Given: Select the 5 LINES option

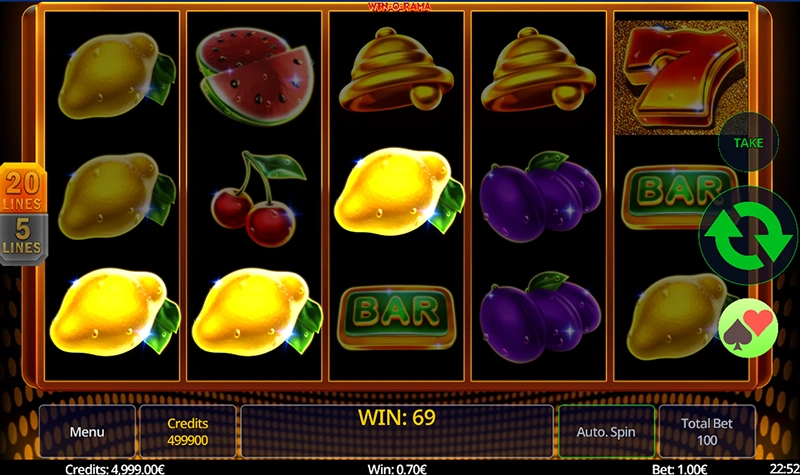Looking at the screenshot, I should click(21, 238).
